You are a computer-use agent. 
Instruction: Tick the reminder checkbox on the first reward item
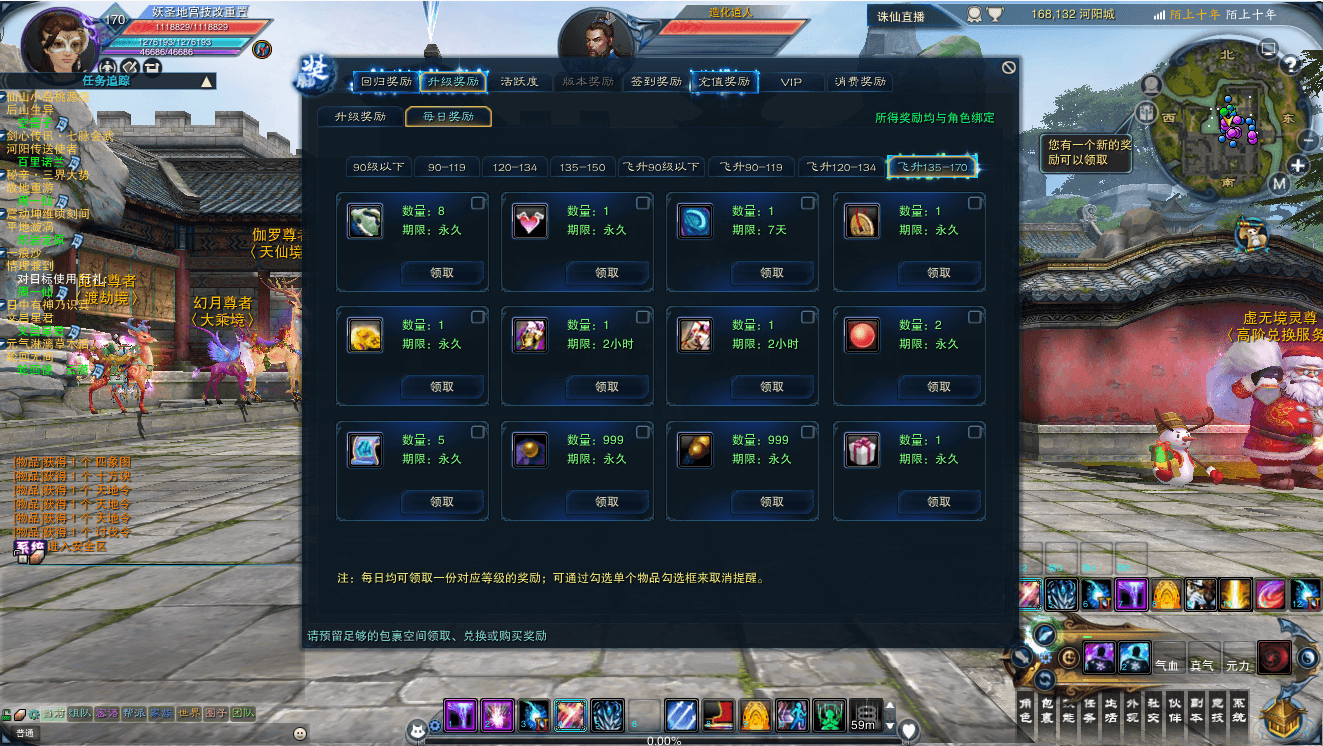pyautogui.click(x=478, y=203)
